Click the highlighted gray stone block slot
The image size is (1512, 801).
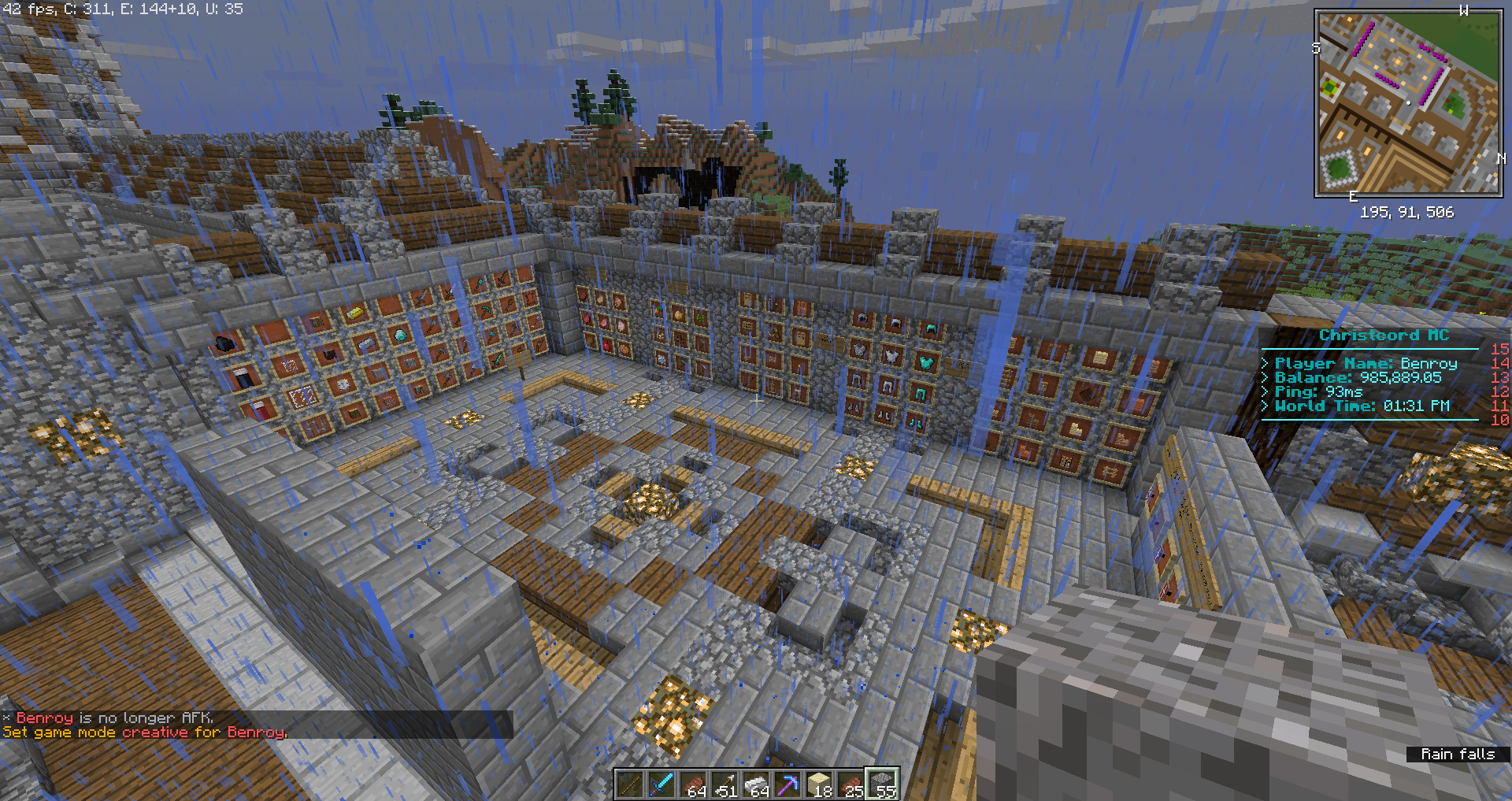click(x=882, y=784)
